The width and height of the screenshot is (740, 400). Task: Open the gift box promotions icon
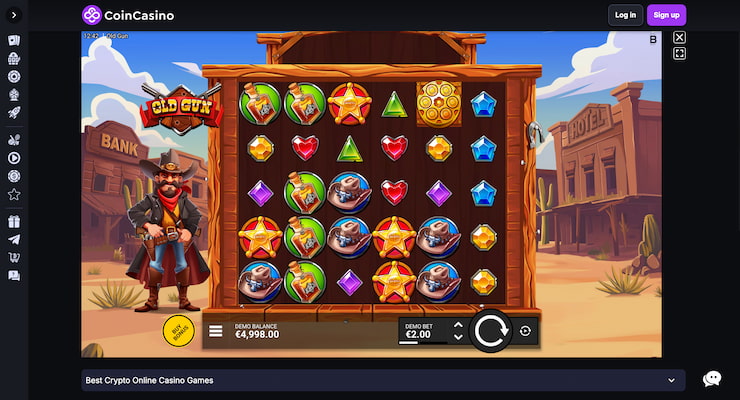tap(14, 222)
